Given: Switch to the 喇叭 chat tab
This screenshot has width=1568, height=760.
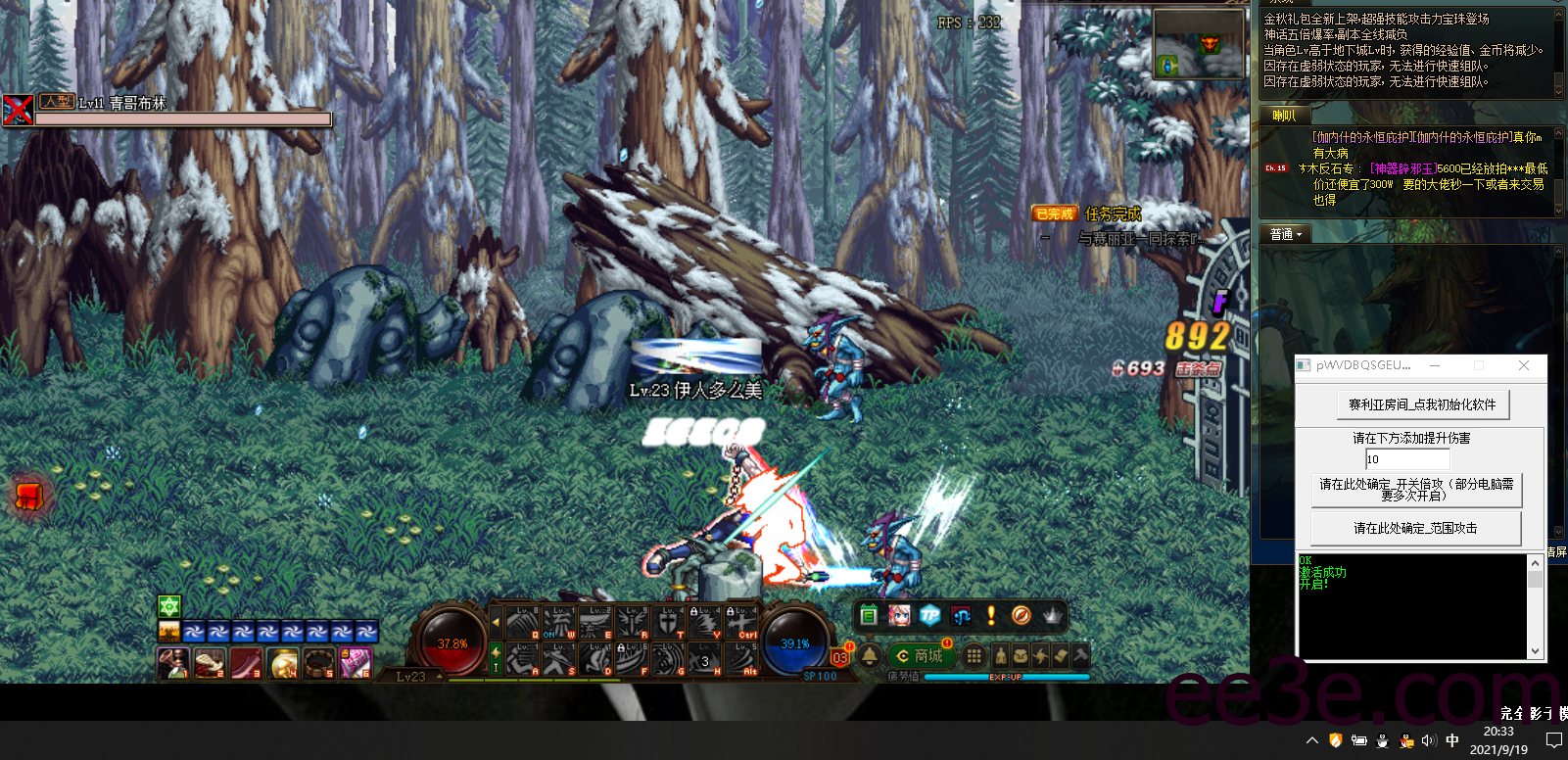Looking at the screenshot, I should click(x=1283, y=116).
